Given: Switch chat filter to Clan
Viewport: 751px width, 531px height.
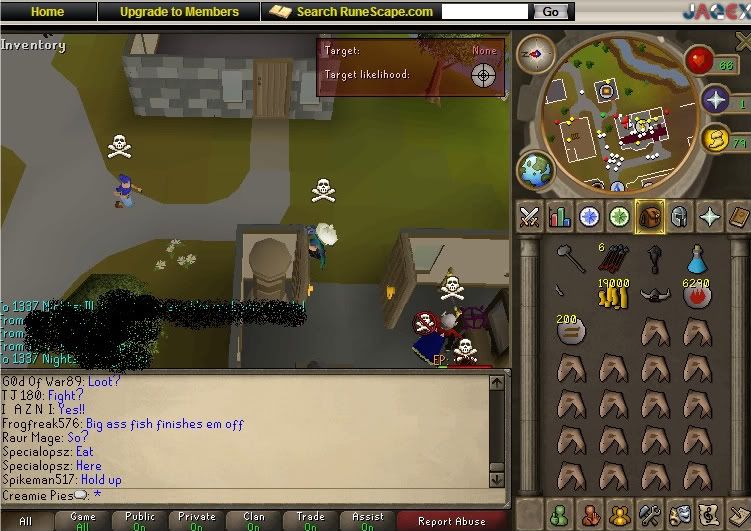Looking at the screenshot, I should (254, 520).
